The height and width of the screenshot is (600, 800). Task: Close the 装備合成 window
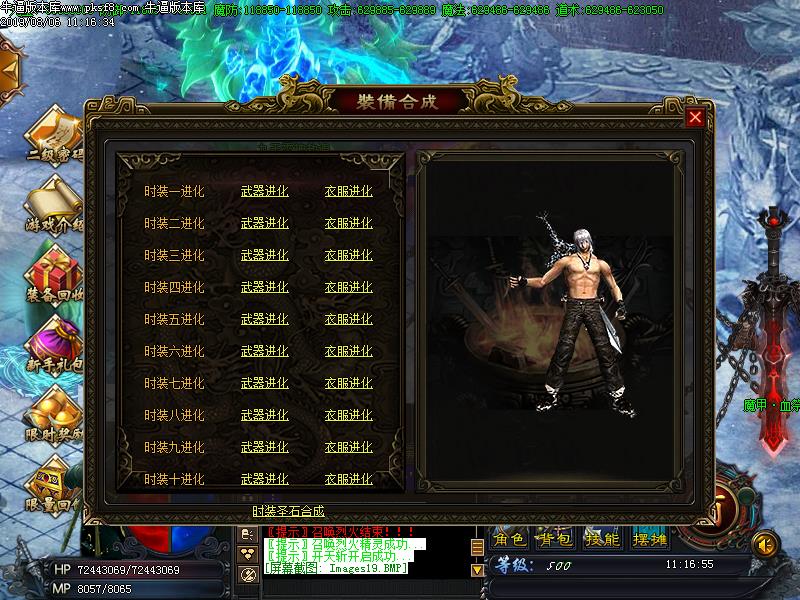coord(695,117)
